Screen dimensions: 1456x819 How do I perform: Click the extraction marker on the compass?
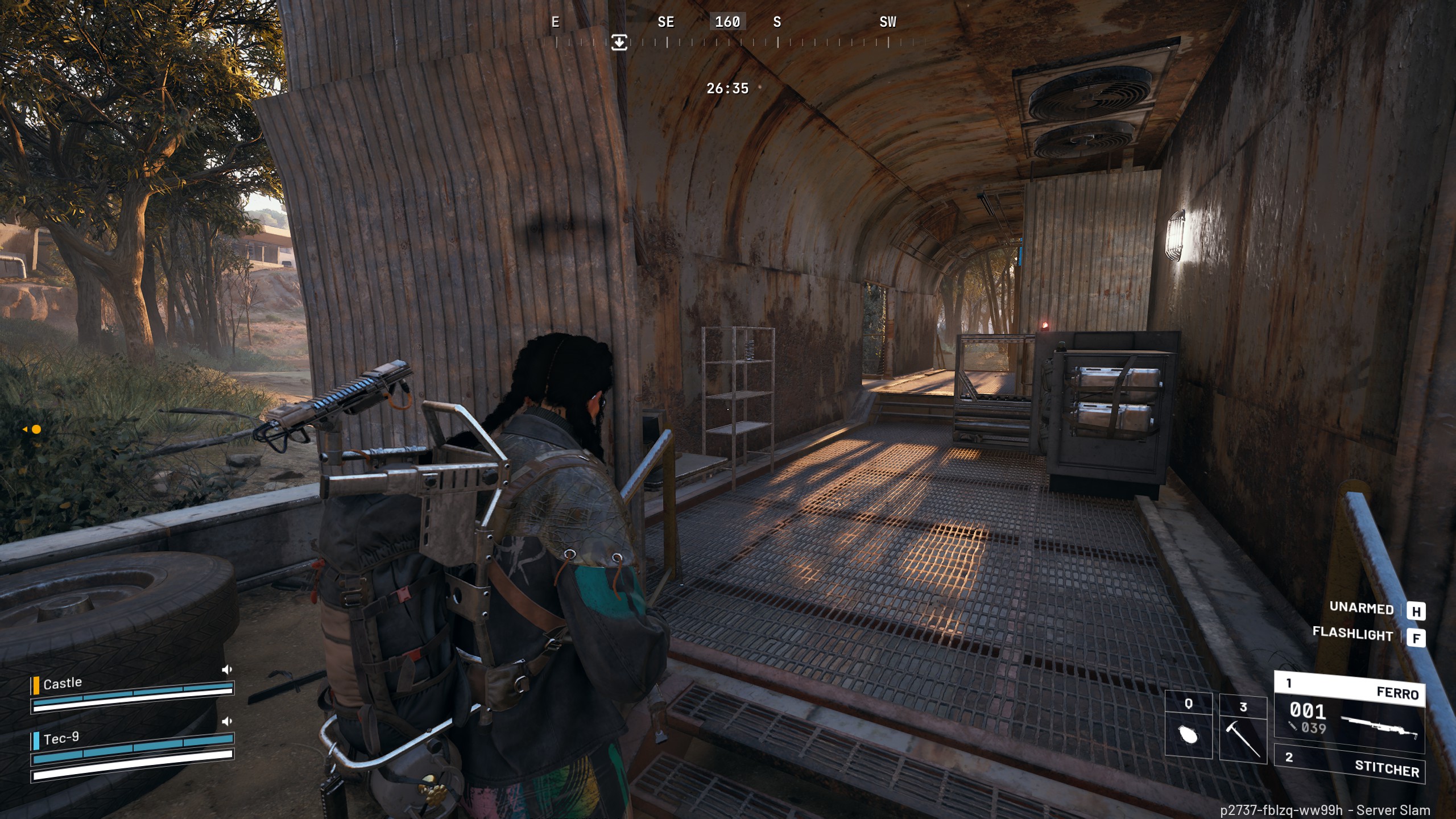619,42
